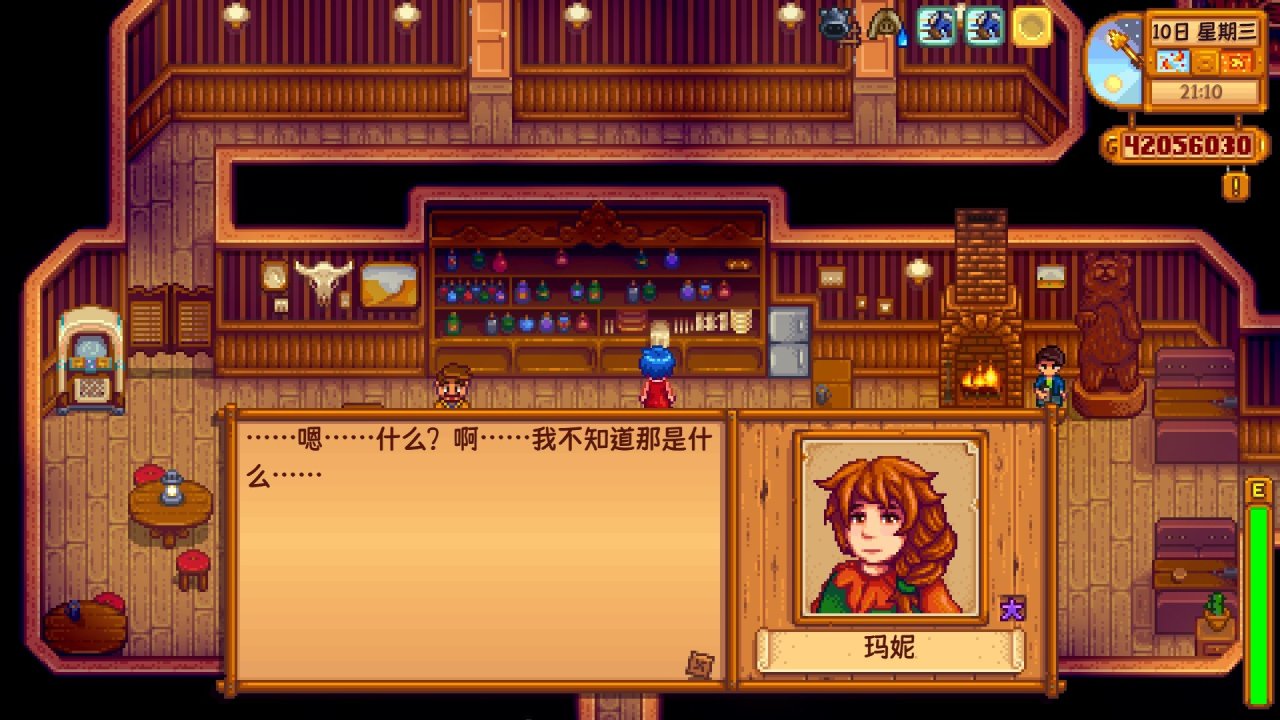Open the quest log exclamation icon

point(1235,185)
